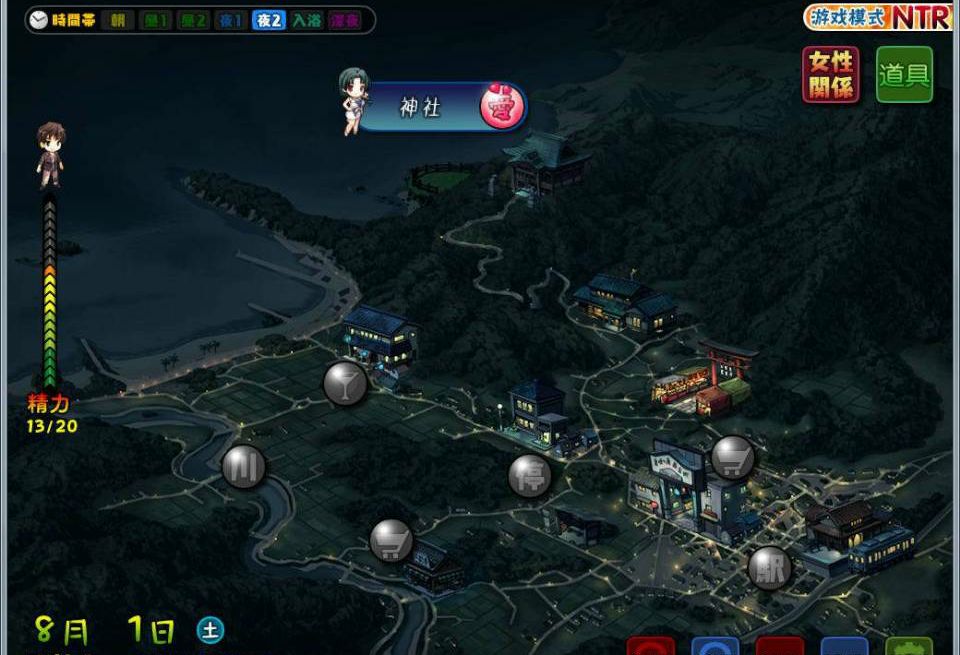960x655 pixels.
Task: Click the partially visible green button
Action: pyautogui.click(x=908, y=646)
